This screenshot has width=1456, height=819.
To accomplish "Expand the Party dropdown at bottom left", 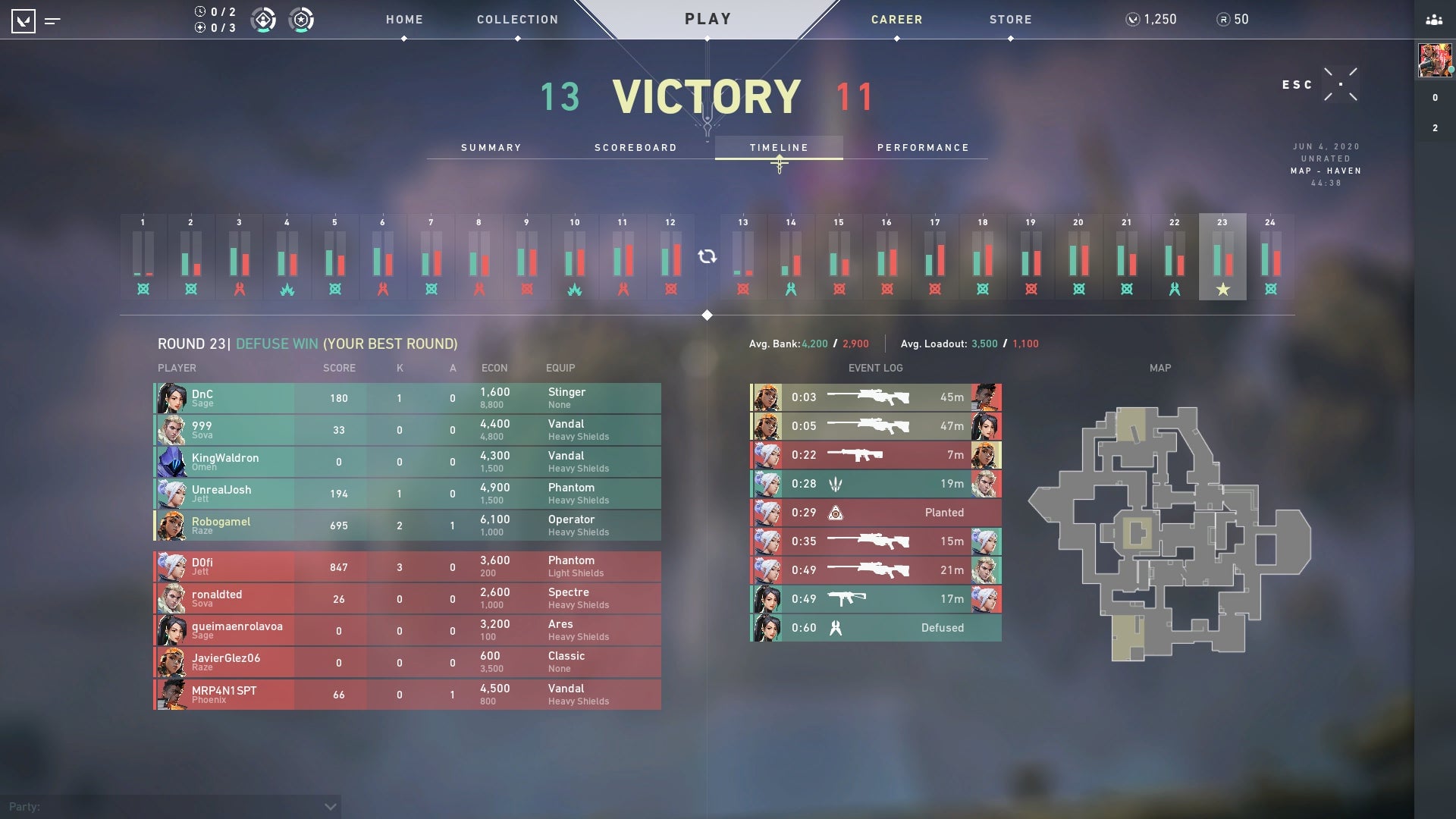I will 329,808.
